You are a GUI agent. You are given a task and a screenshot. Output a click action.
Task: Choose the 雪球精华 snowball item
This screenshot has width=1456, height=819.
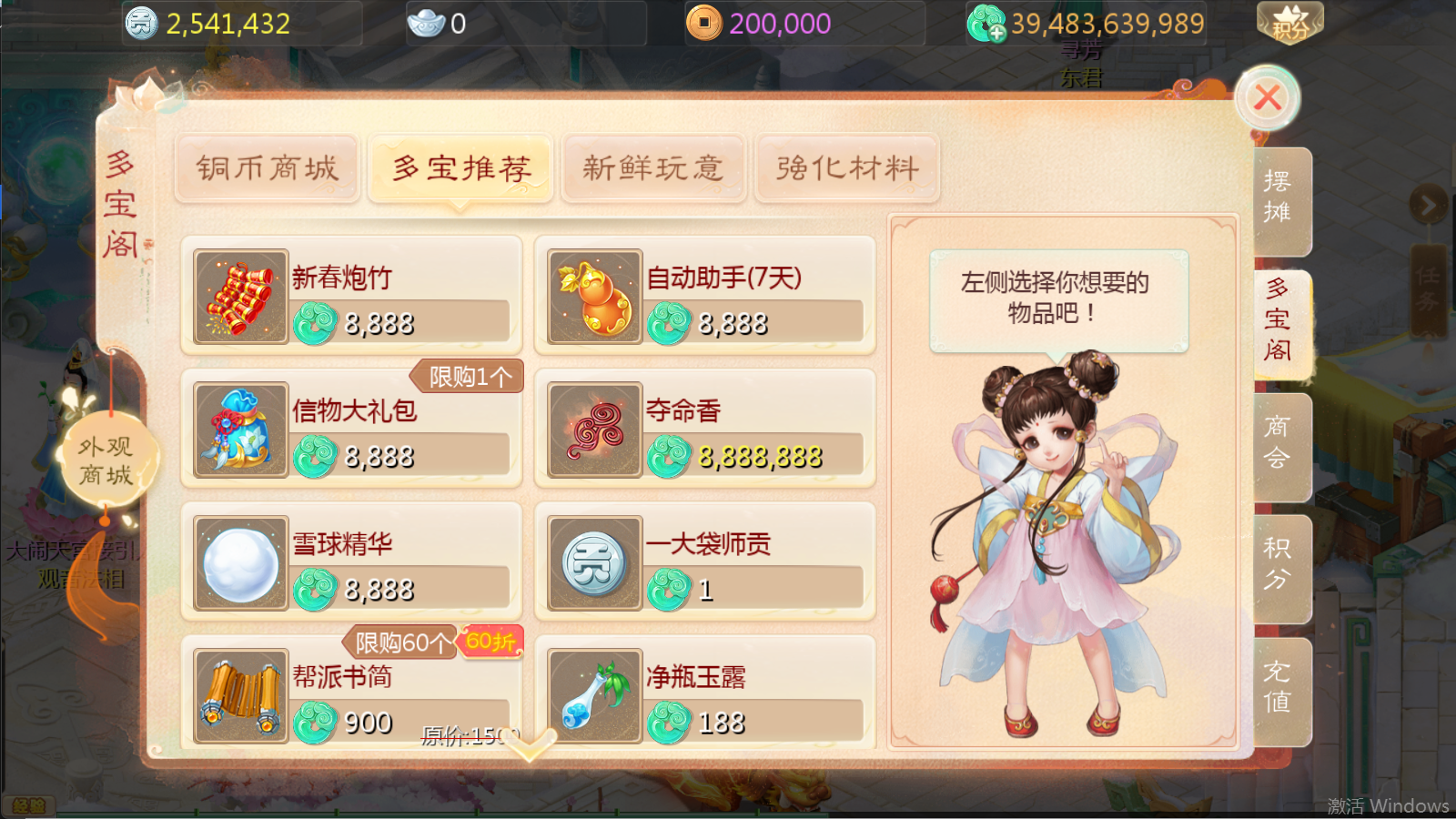[x=351, y=561]
